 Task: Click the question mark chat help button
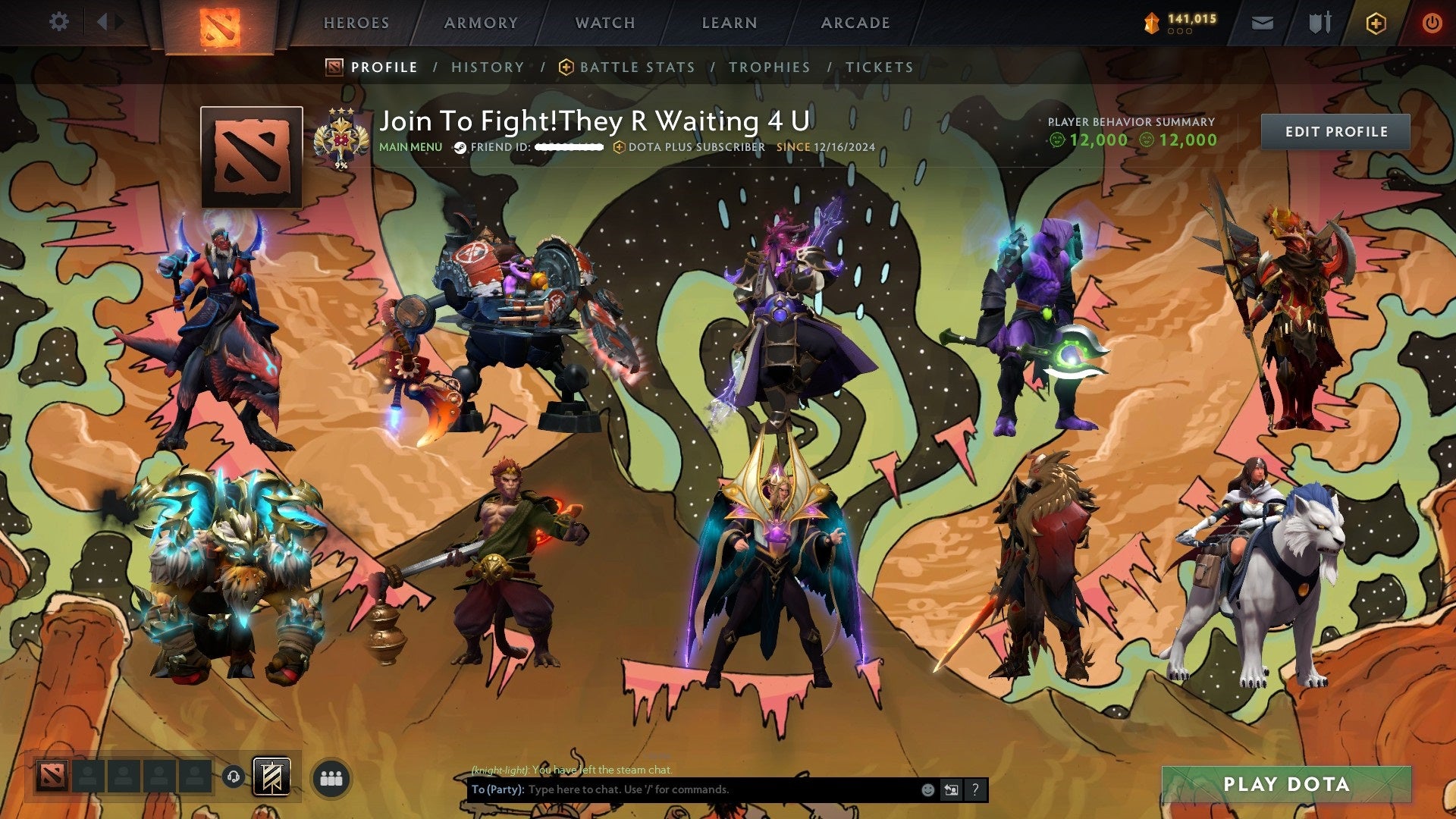point(974,789)
